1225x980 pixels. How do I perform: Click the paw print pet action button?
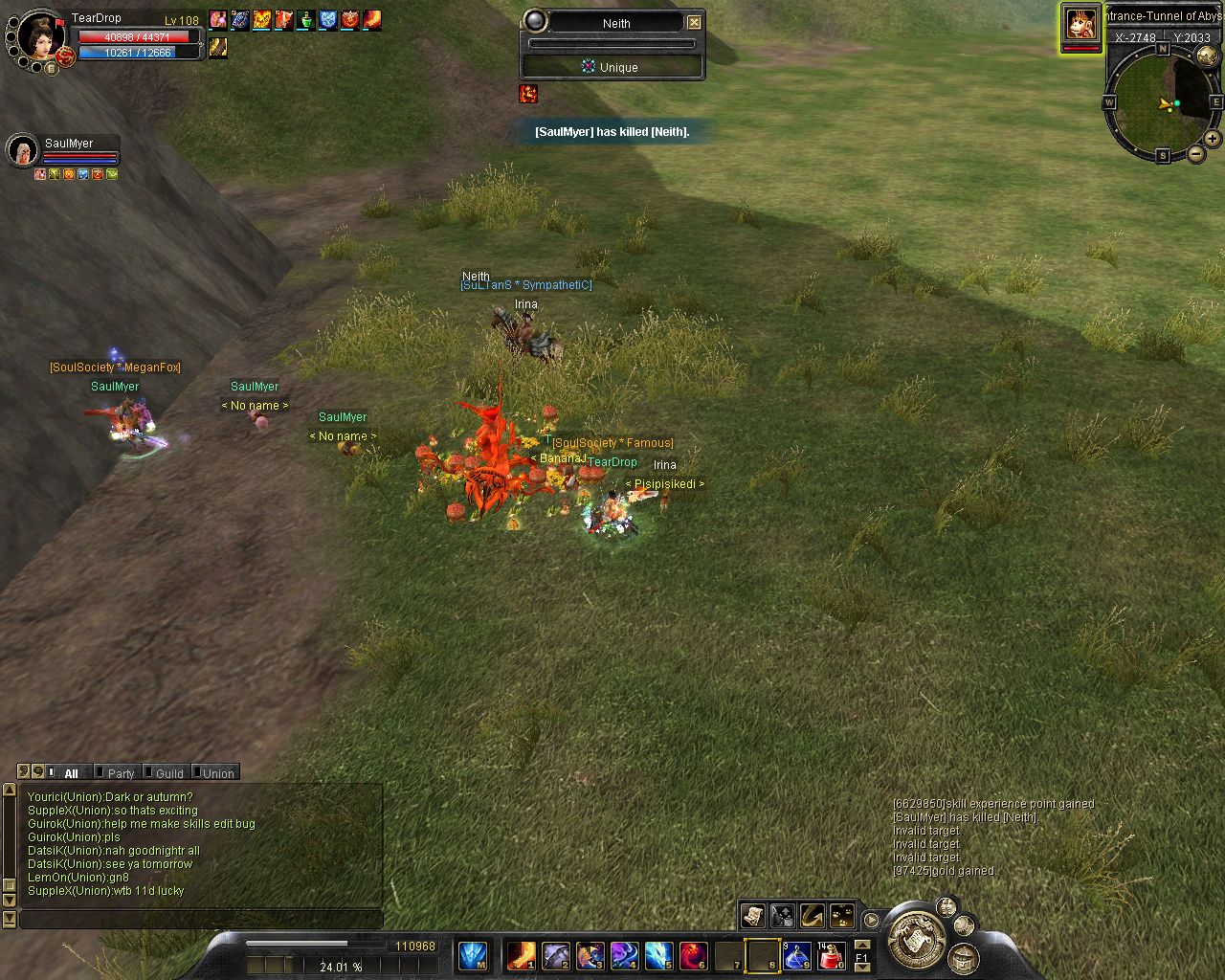pos(842,916)
